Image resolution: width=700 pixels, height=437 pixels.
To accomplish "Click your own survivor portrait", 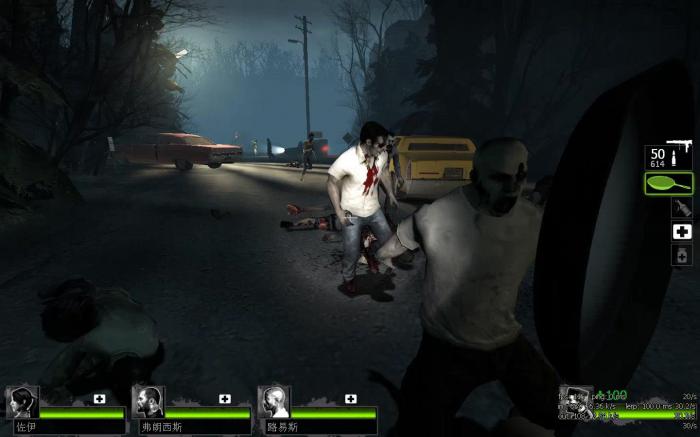I will (x=576, y=402).
